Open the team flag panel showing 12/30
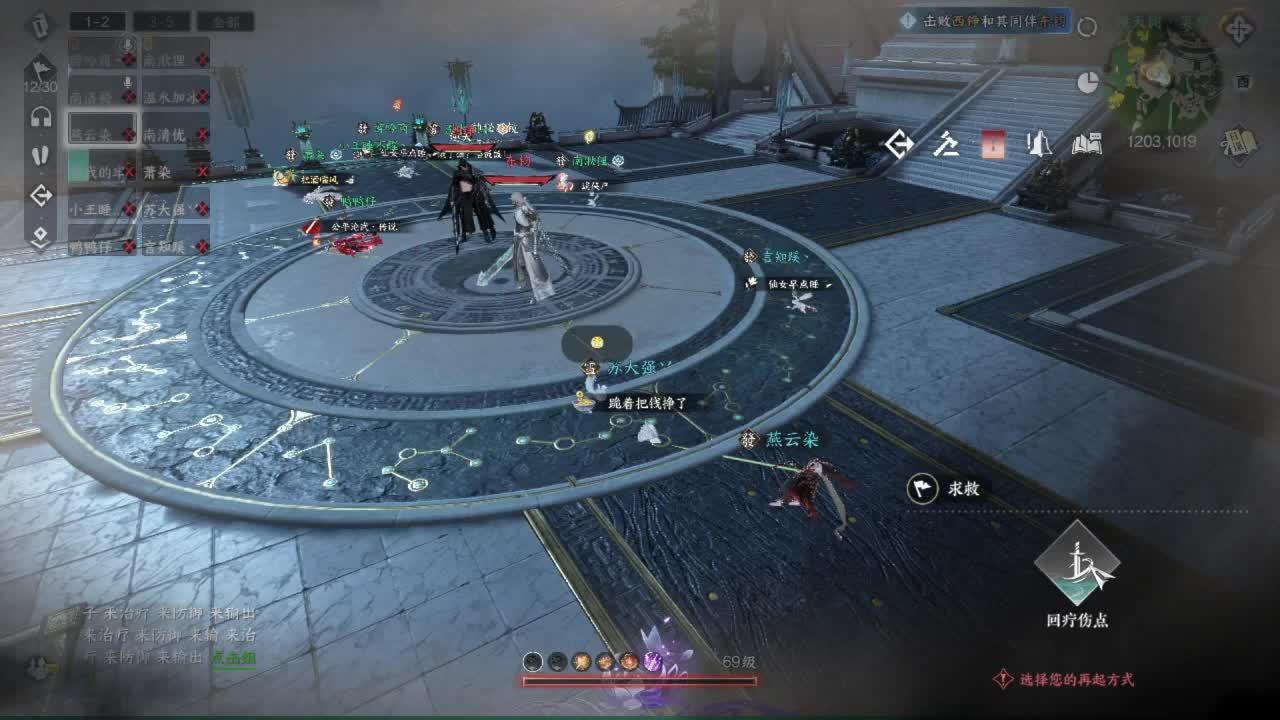Viewport: 1280px width, 720px height. click(40, 72)
